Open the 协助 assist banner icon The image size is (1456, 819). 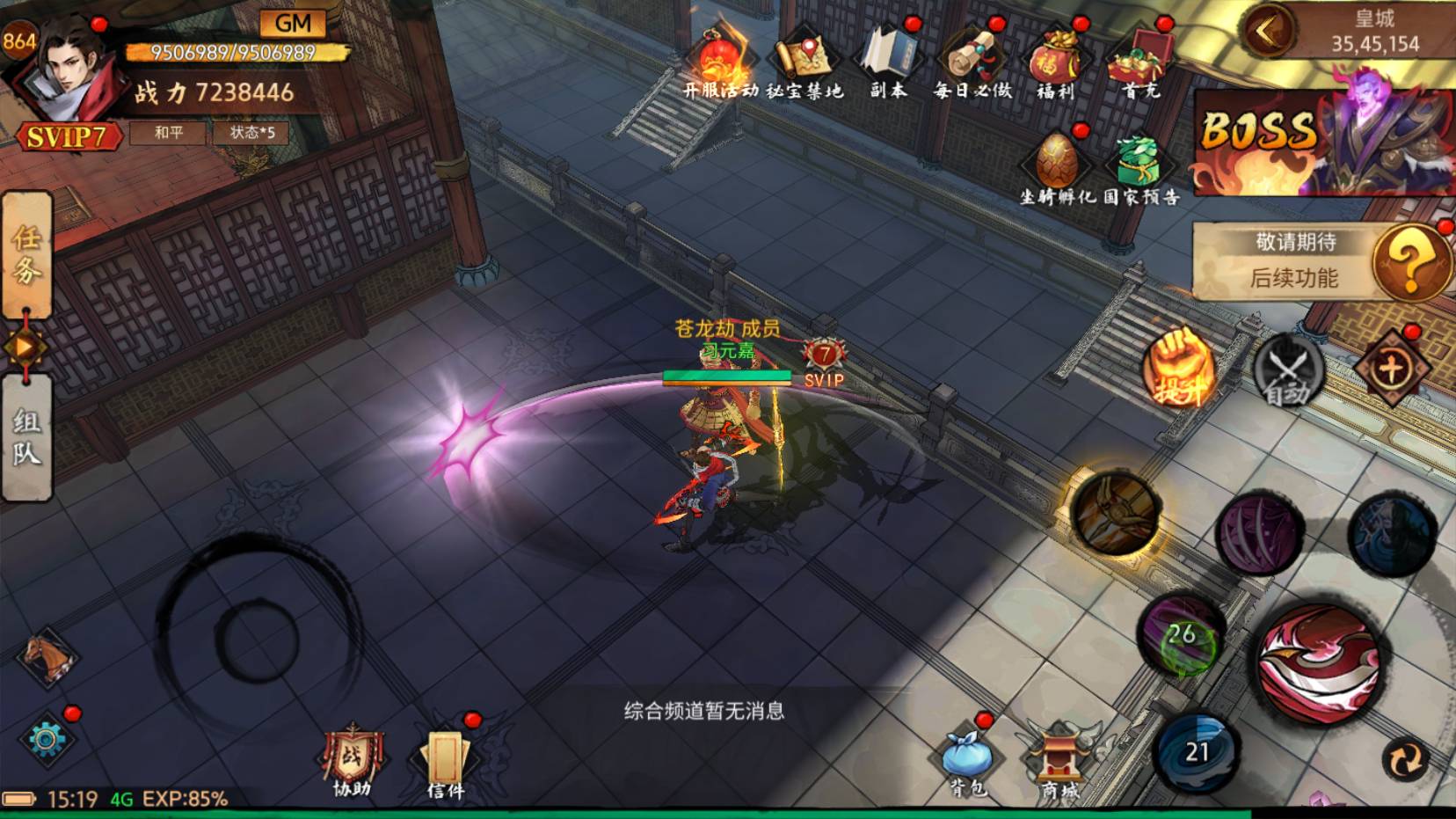pos(352,762)
